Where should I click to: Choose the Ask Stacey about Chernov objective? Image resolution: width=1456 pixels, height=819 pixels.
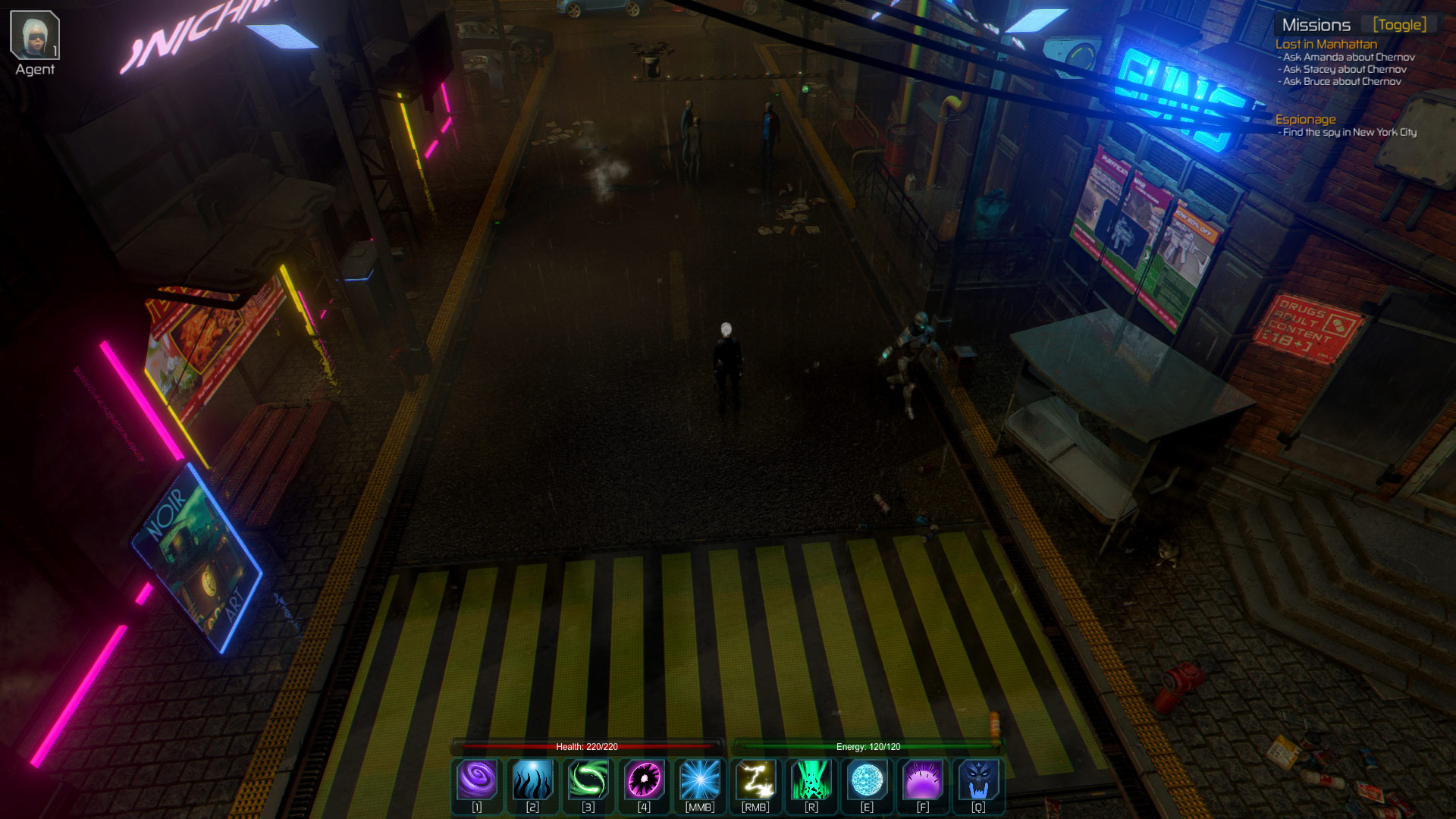tap(1345, 69)
